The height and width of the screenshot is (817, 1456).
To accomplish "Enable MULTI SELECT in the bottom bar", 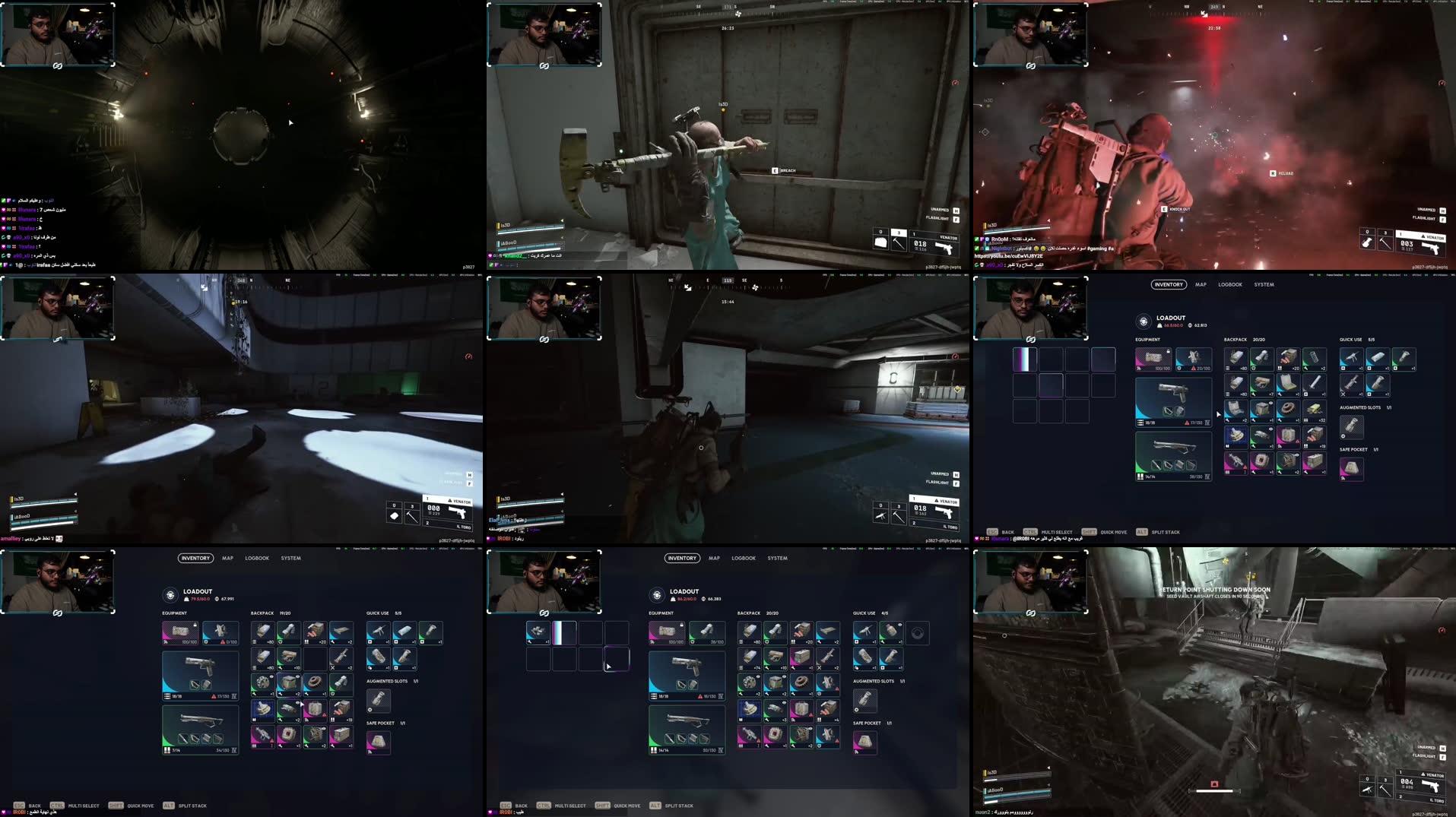I will (1056, 532).
